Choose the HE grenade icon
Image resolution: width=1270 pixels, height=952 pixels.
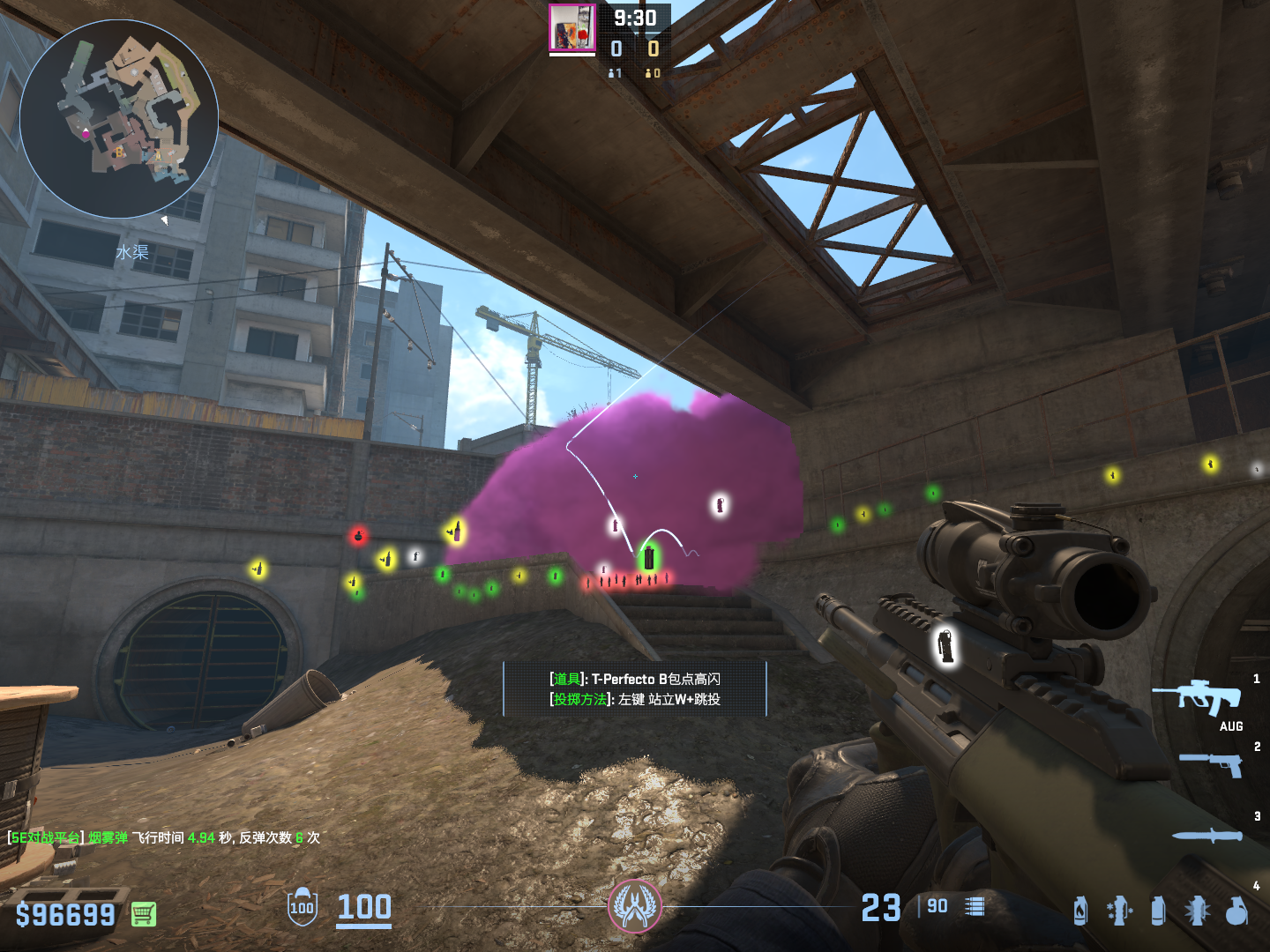[x=1236, y=911]
